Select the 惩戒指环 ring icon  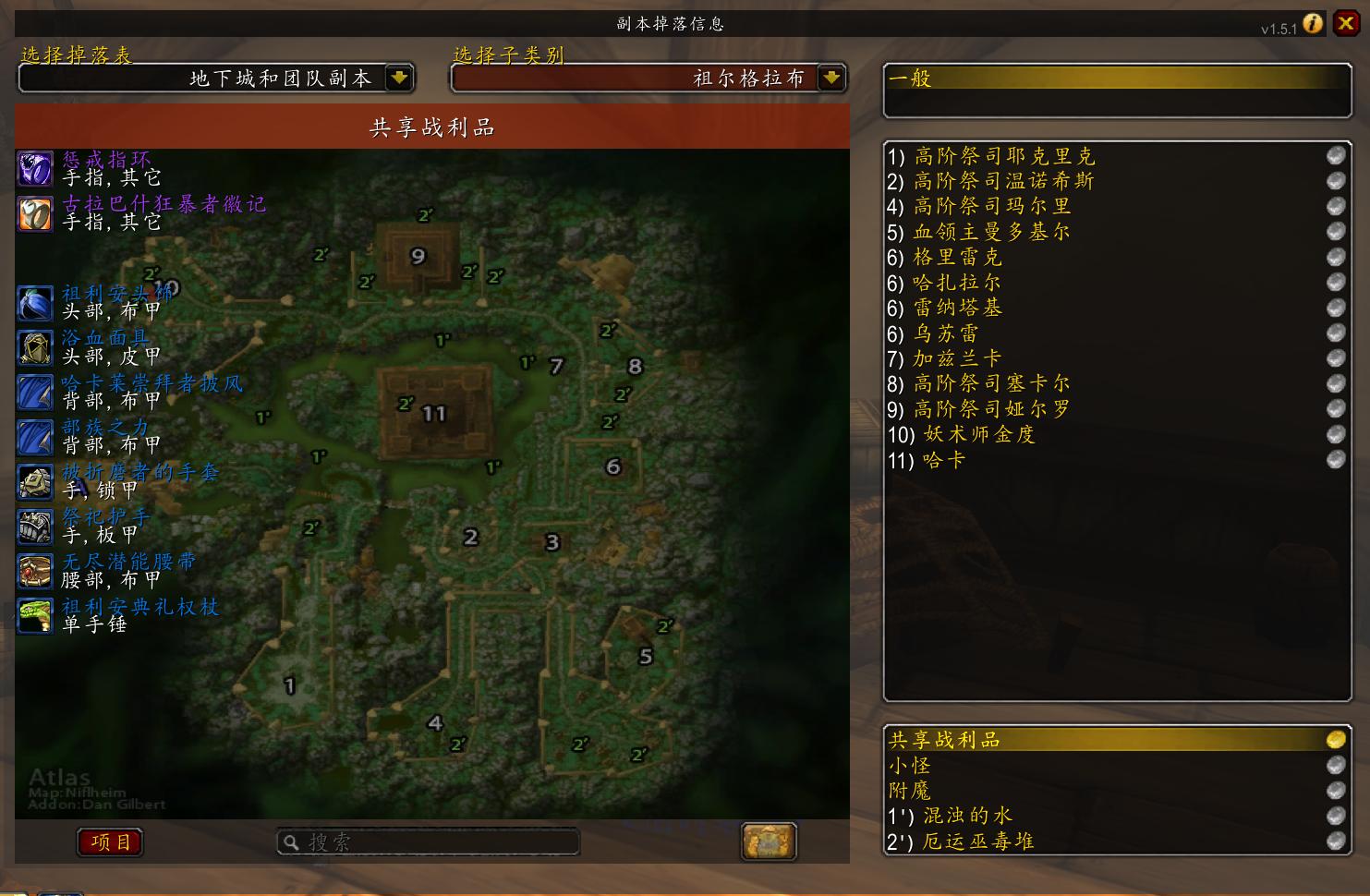click(x=34, y=169)
